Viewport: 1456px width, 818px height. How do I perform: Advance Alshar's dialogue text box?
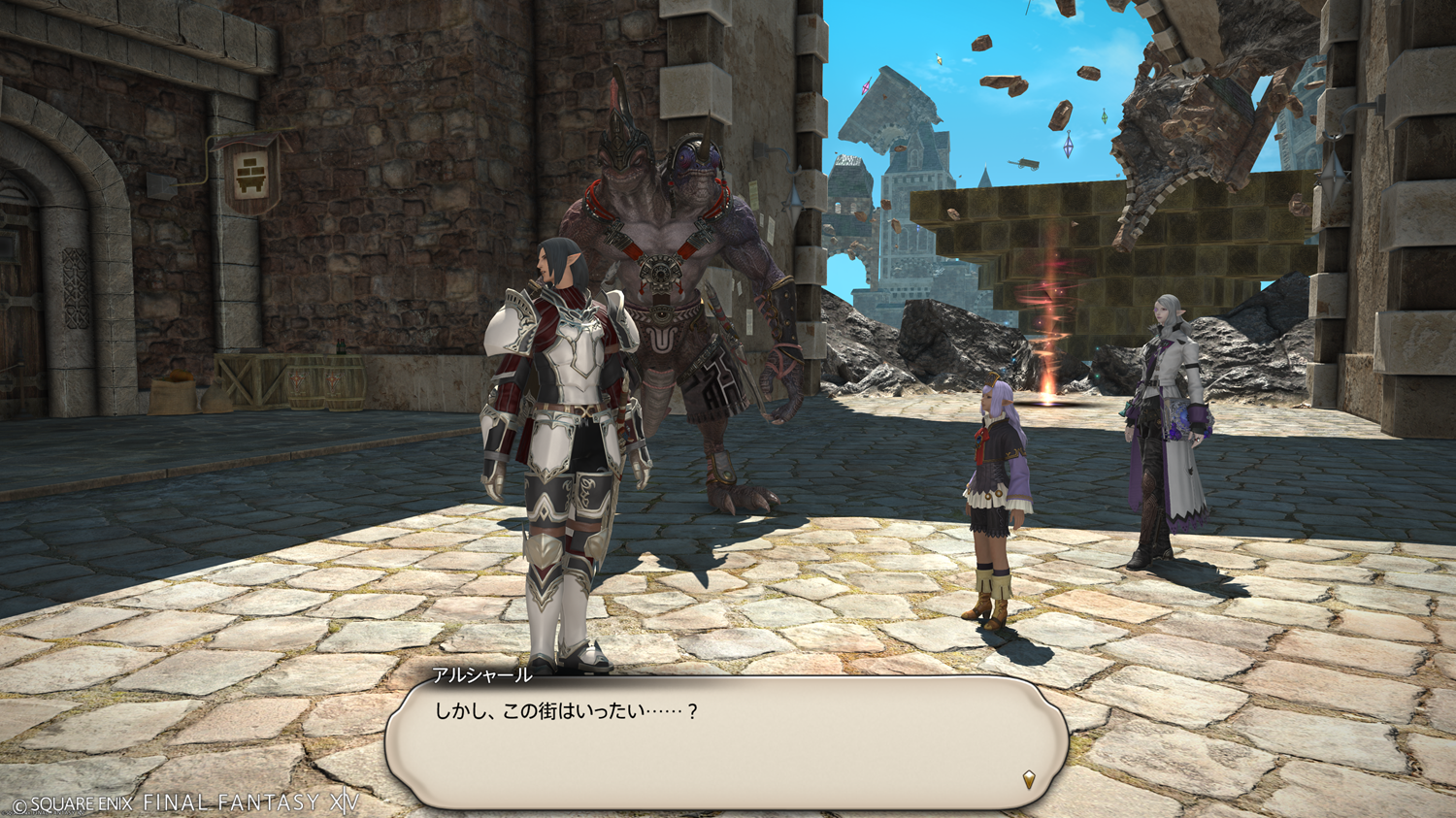(726, 742)
